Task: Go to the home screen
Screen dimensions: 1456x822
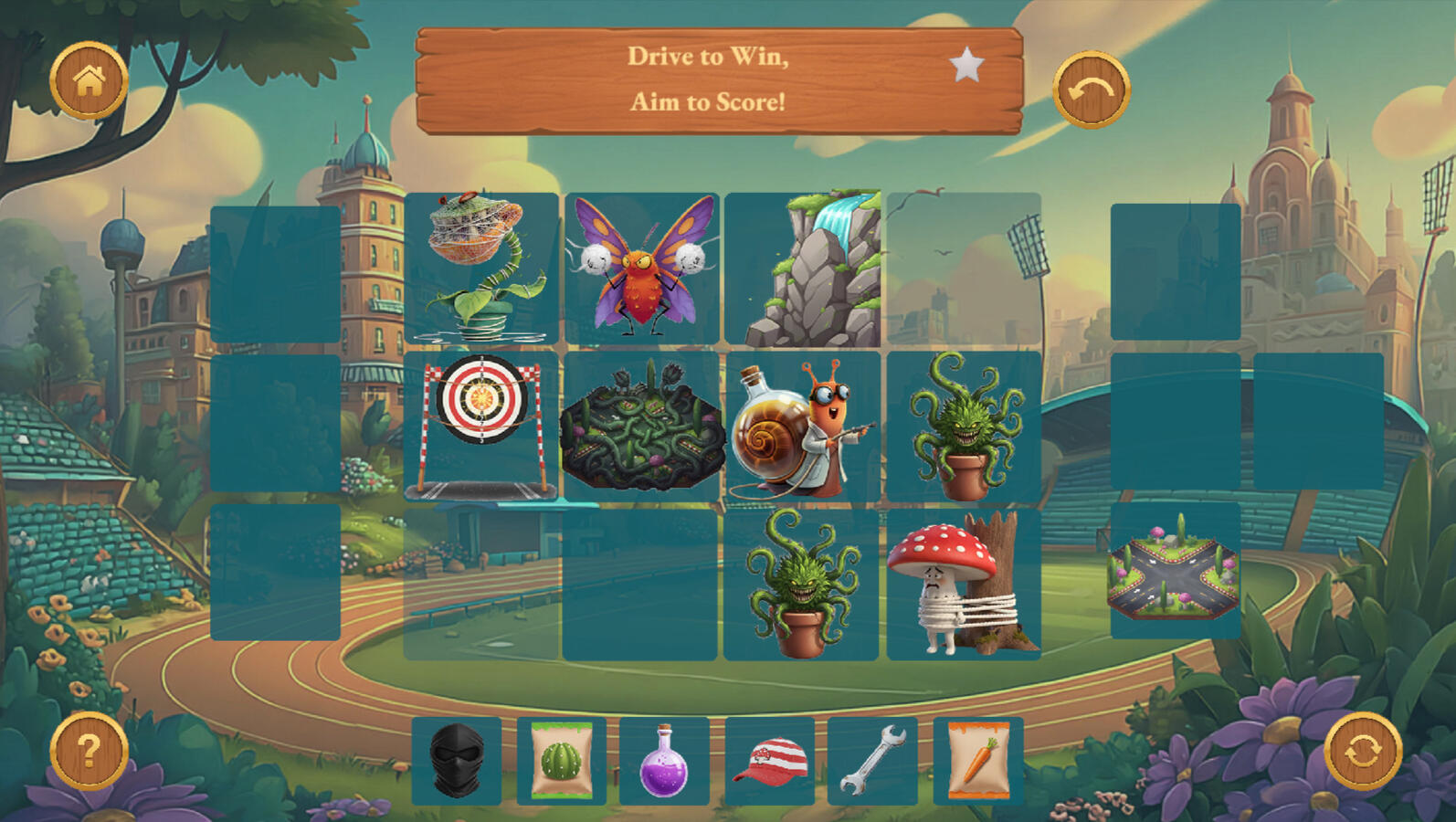Action: point(89,81)
